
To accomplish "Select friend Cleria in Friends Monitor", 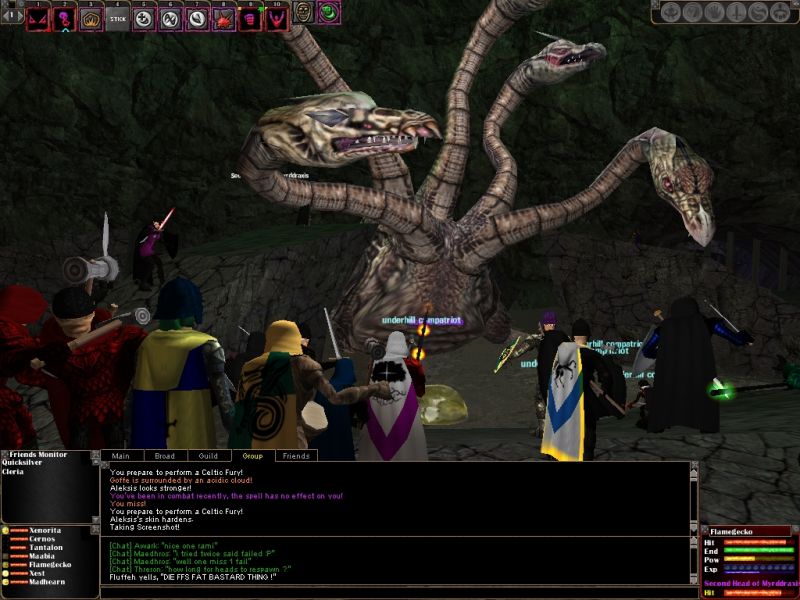I will point(15,471).
